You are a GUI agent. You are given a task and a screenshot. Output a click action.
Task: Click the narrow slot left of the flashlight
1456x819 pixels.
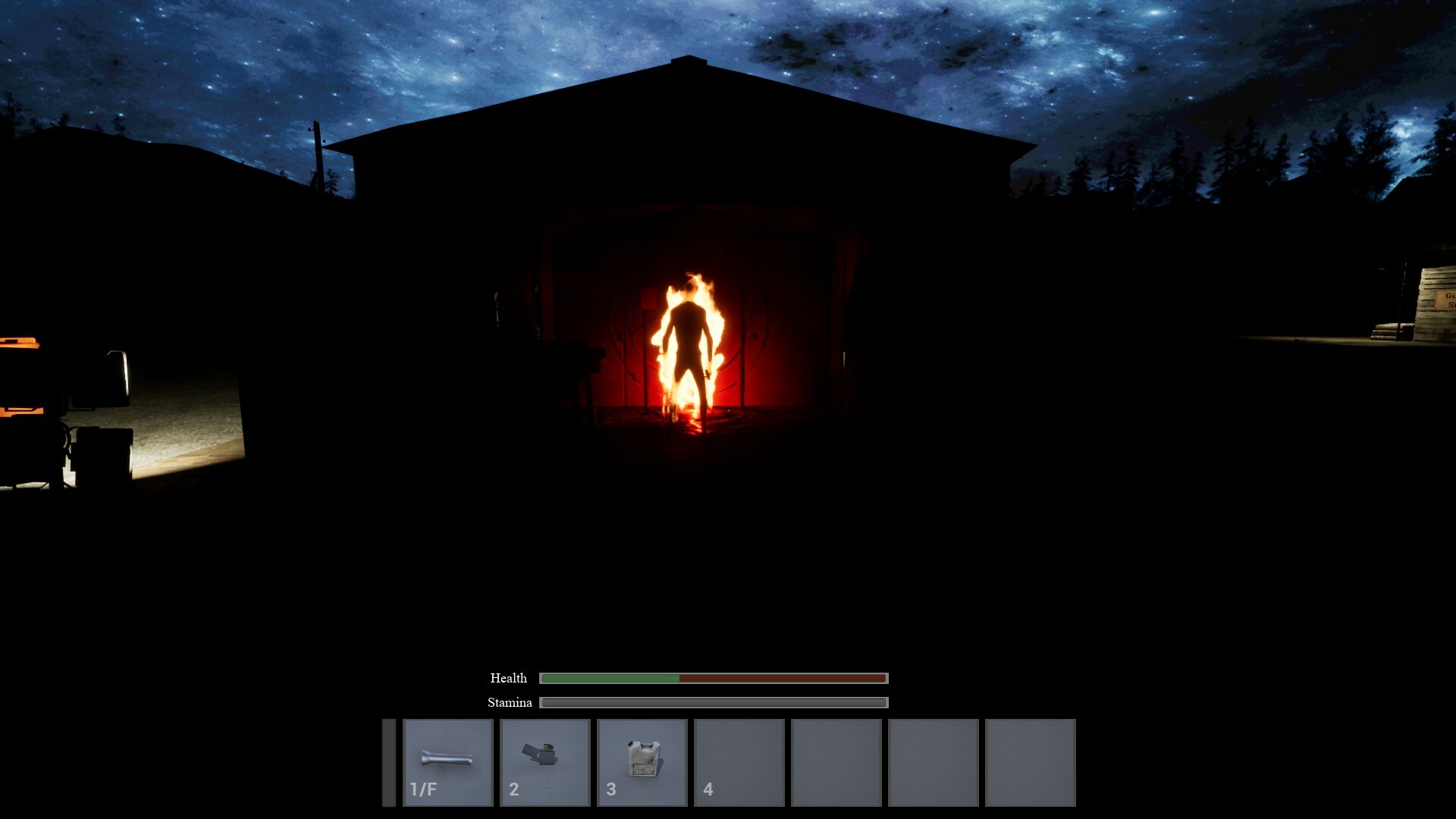(x=389, y=761)
